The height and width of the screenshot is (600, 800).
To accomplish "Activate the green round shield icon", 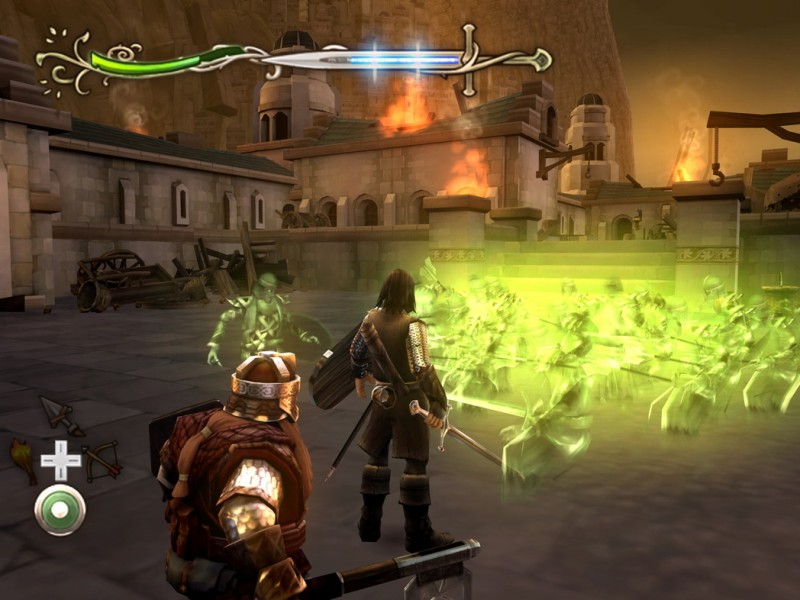I will coord(60,510).
